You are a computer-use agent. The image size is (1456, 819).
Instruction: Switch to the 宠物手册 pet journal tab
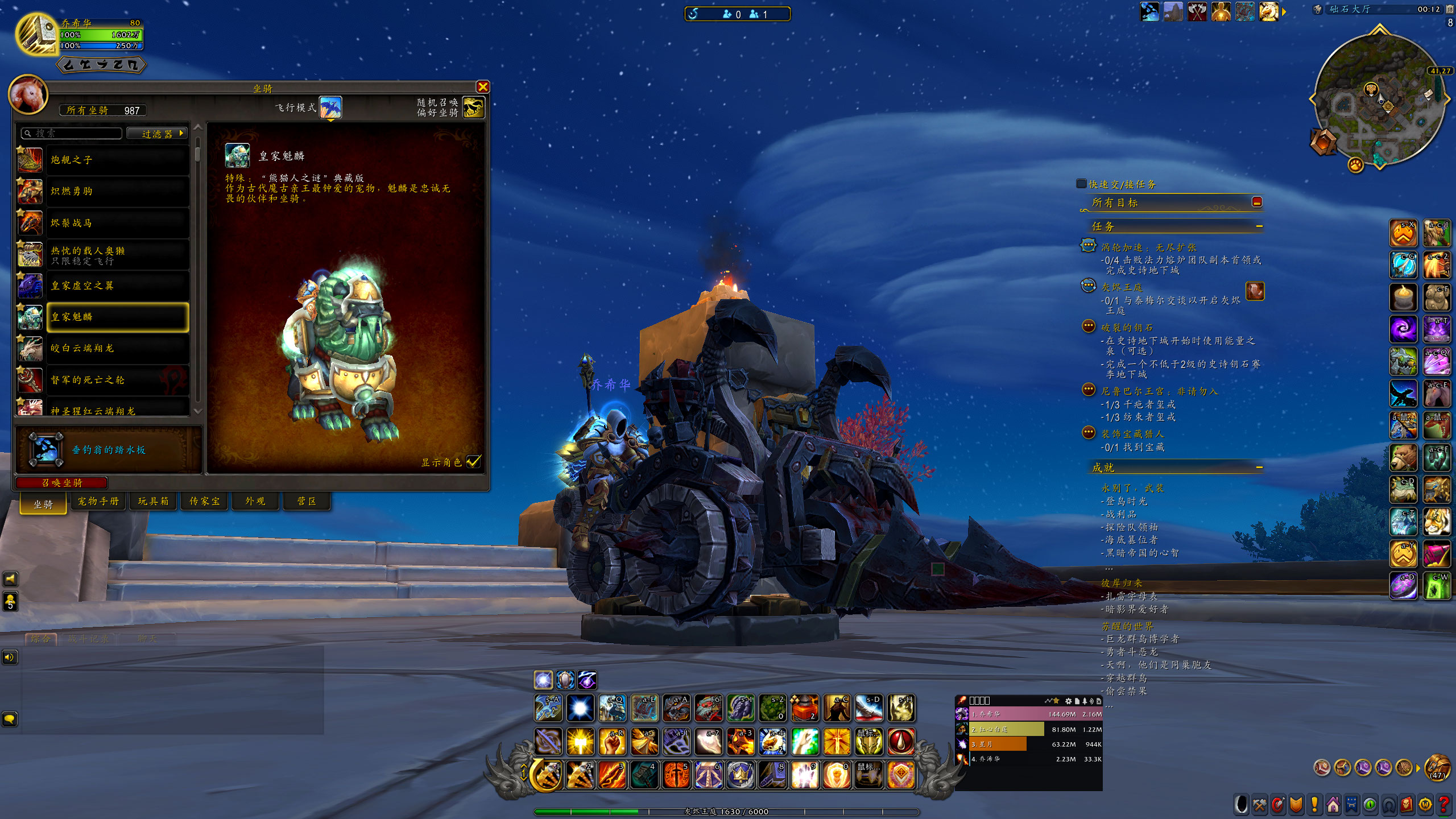(98, 501)
